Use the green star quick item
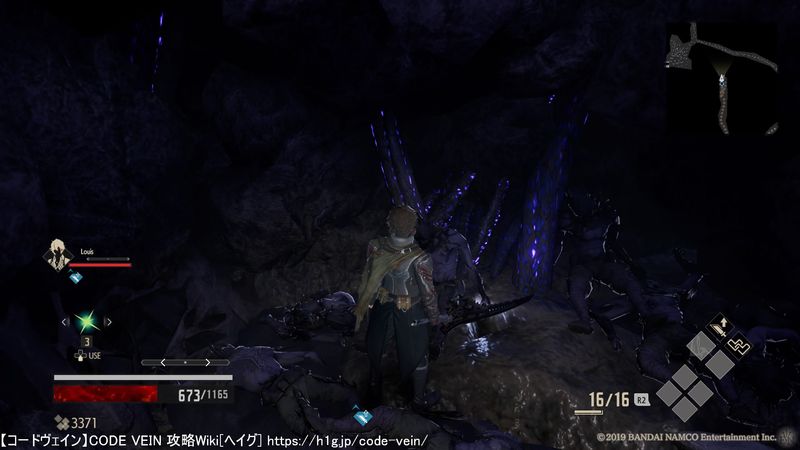The height and width of the screenshot is (450, 800). click(86, 321)
